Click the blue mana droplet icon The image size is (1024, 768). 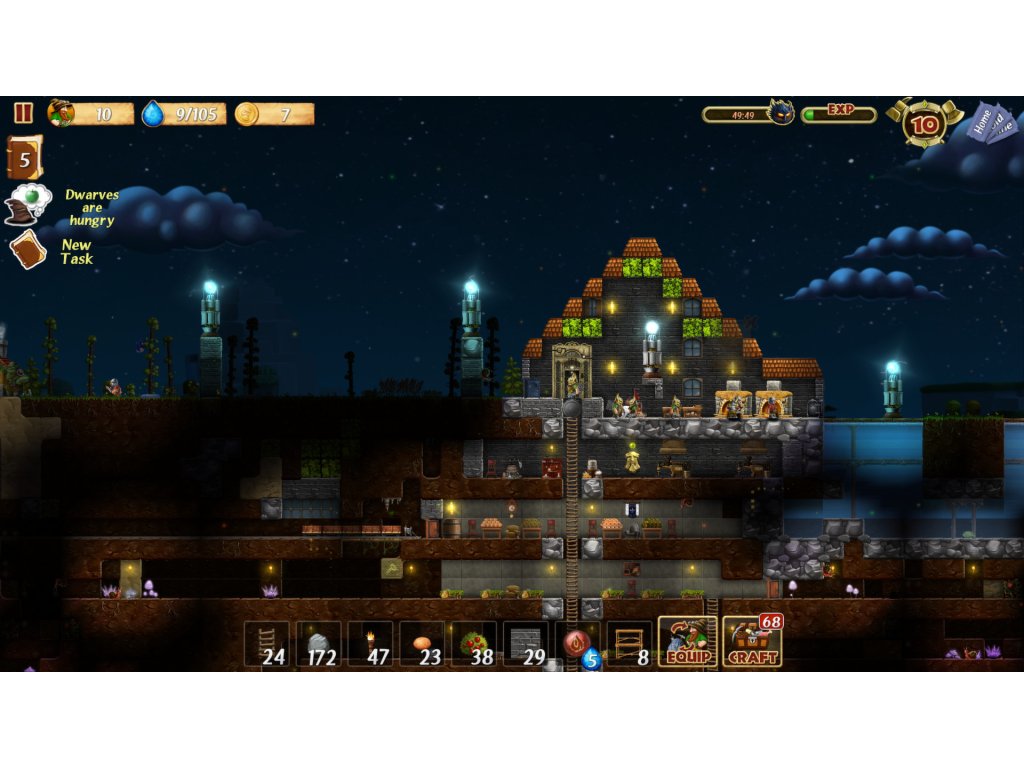(x=152, y=114)
